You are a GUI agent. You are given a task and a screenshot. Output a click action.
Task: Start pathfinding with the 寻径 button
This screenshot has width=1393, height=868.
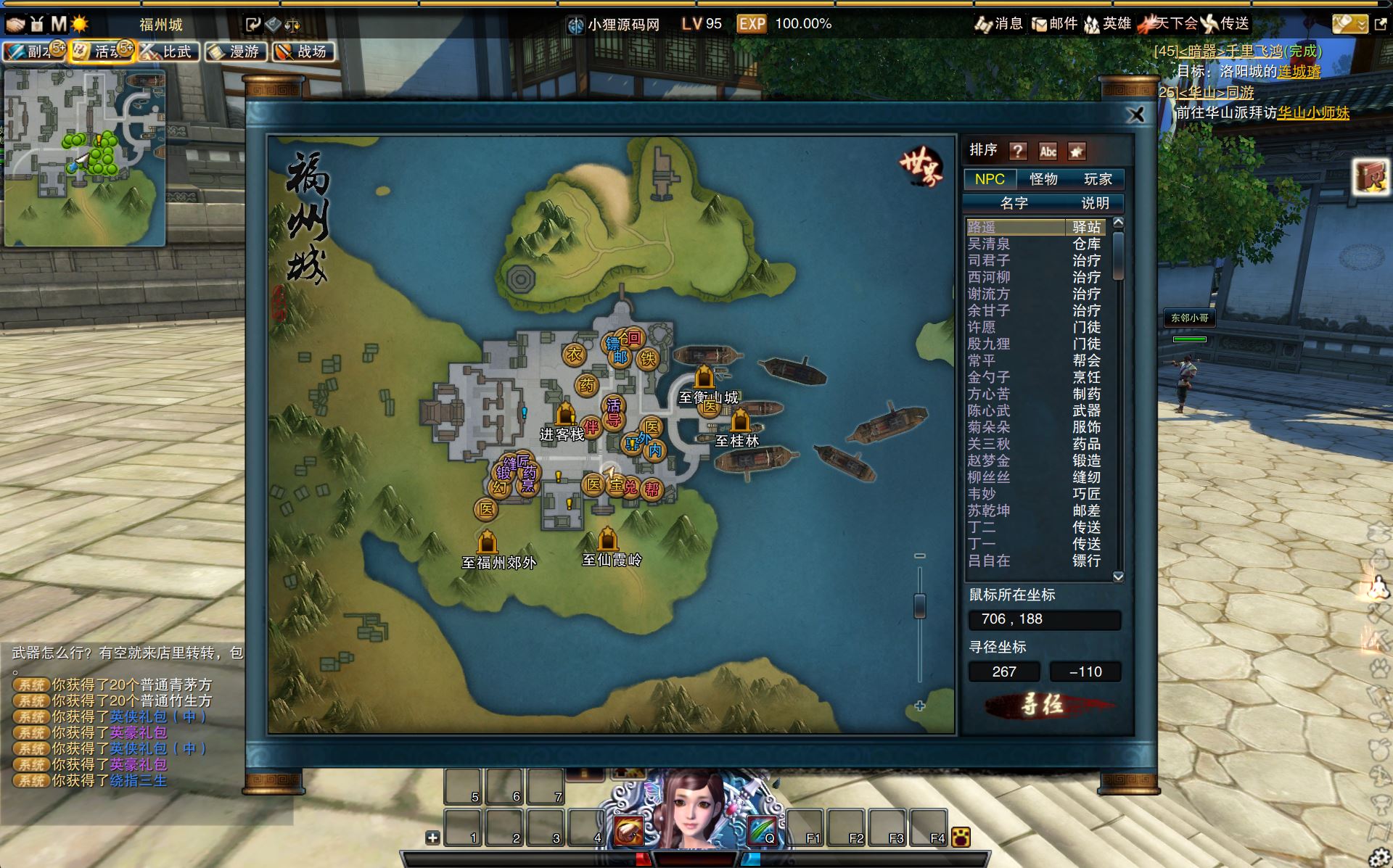1043,704
